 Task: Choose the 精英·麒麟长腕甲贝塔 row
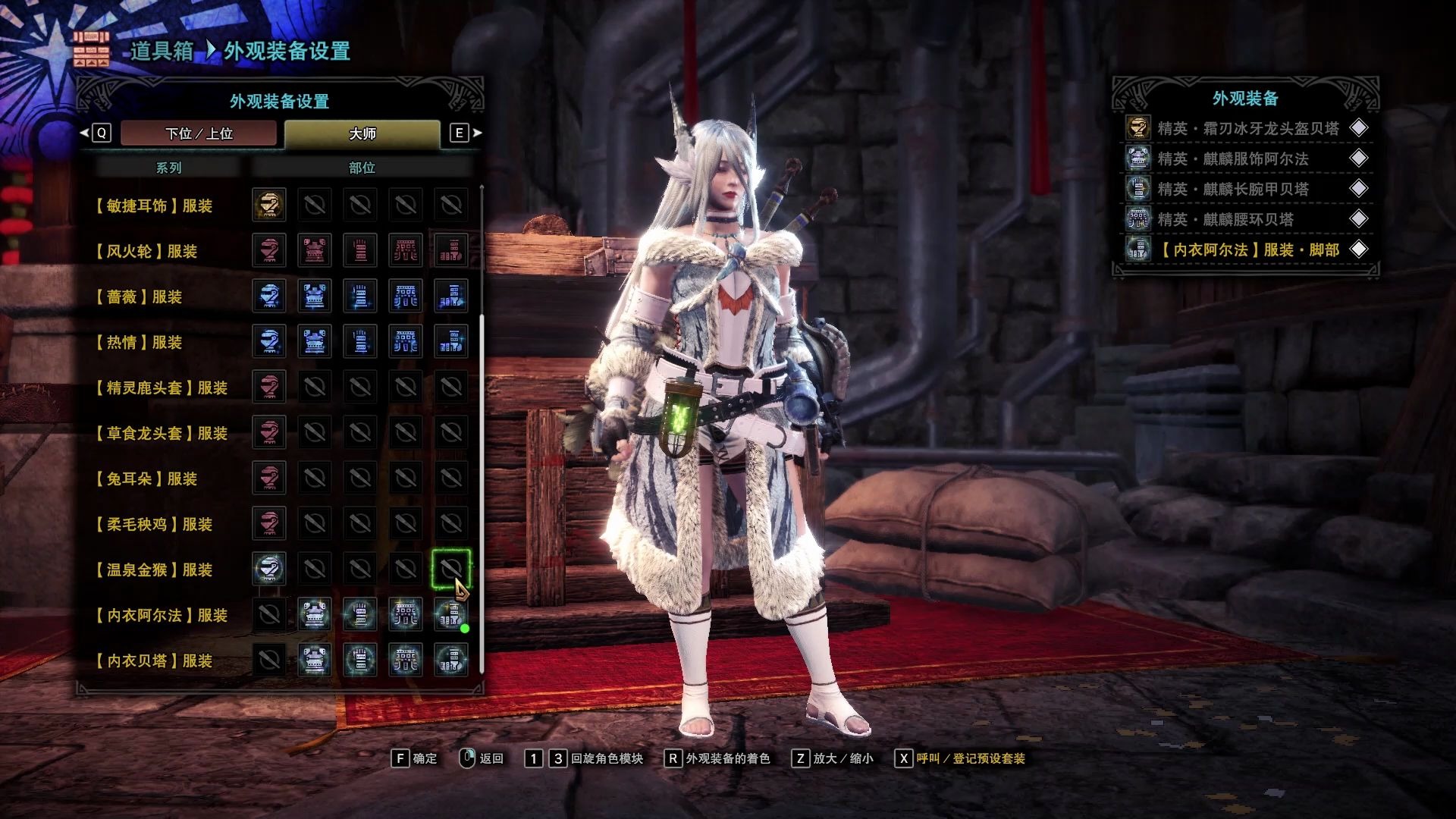click(x=1246, y=189)
